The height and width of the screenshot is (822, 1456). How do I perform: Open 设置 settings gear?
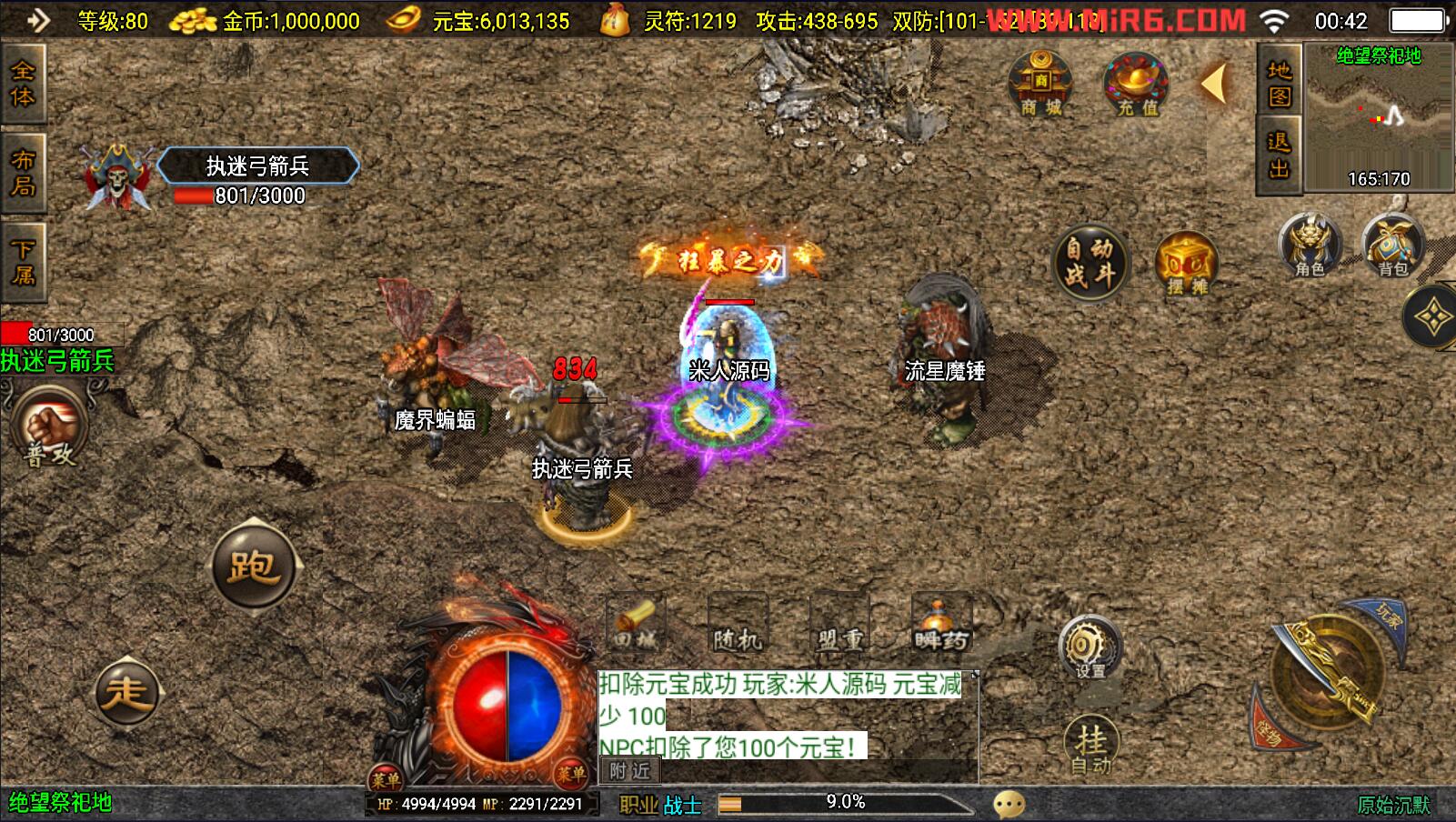tap(1089, 647)
